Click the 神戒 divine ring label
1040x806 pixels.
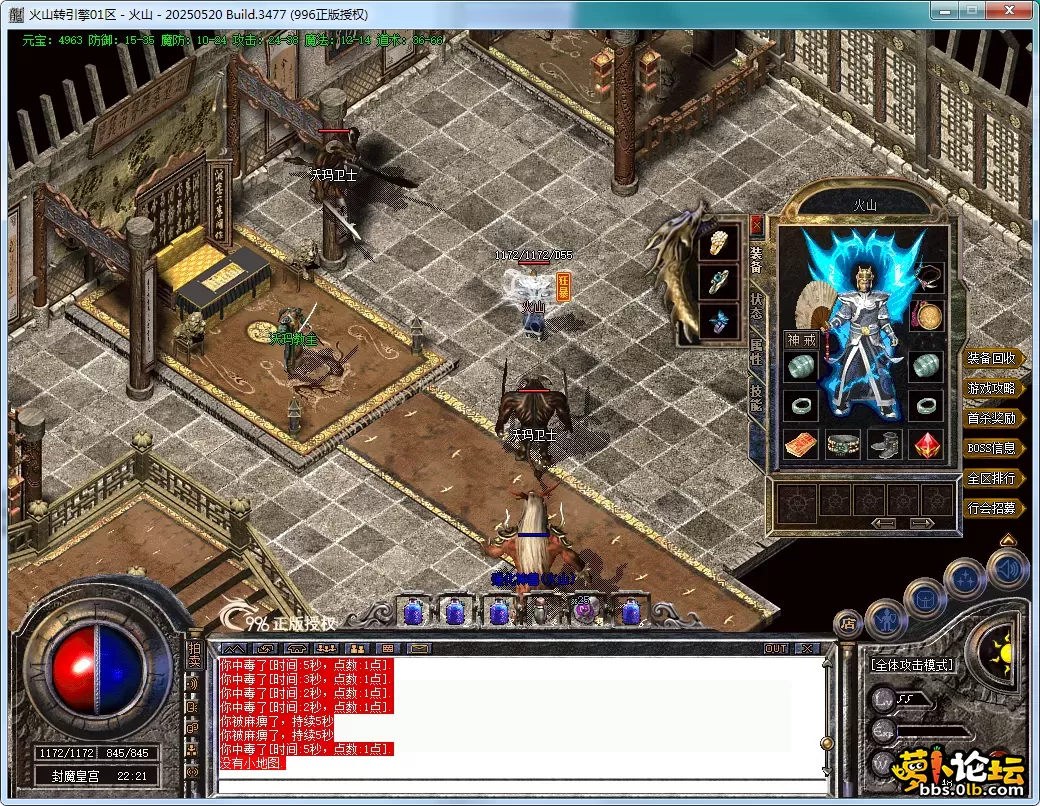coord(801,340)
